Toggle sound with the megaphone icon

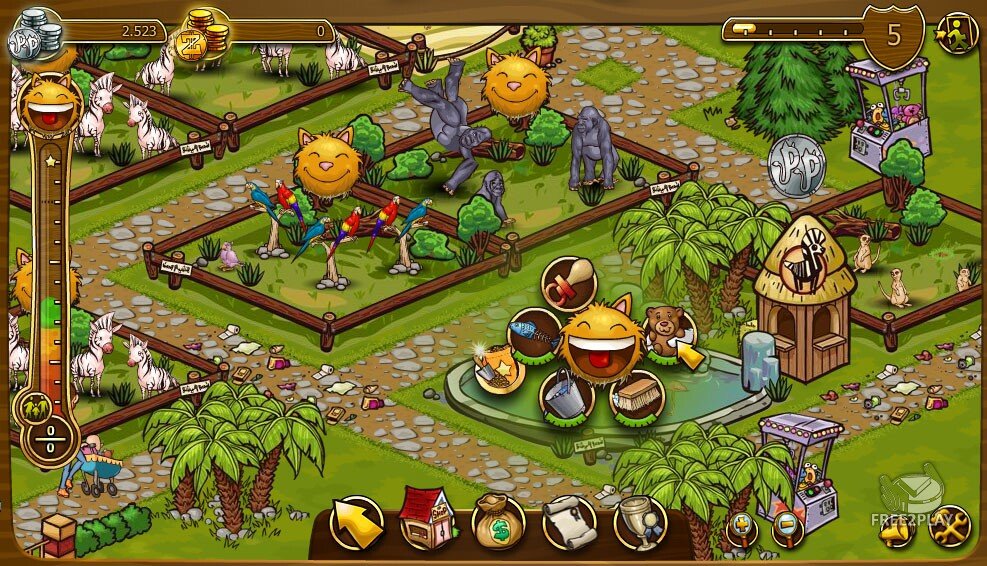(x=897, y=527)
